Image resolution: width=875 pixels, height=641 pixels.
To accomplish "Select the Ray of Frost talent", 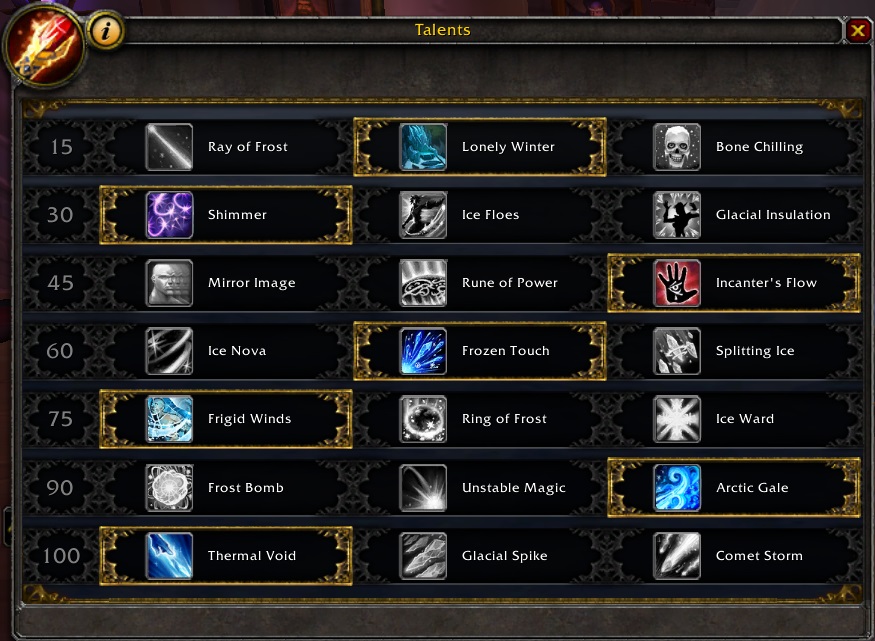I will pos(170,147).
